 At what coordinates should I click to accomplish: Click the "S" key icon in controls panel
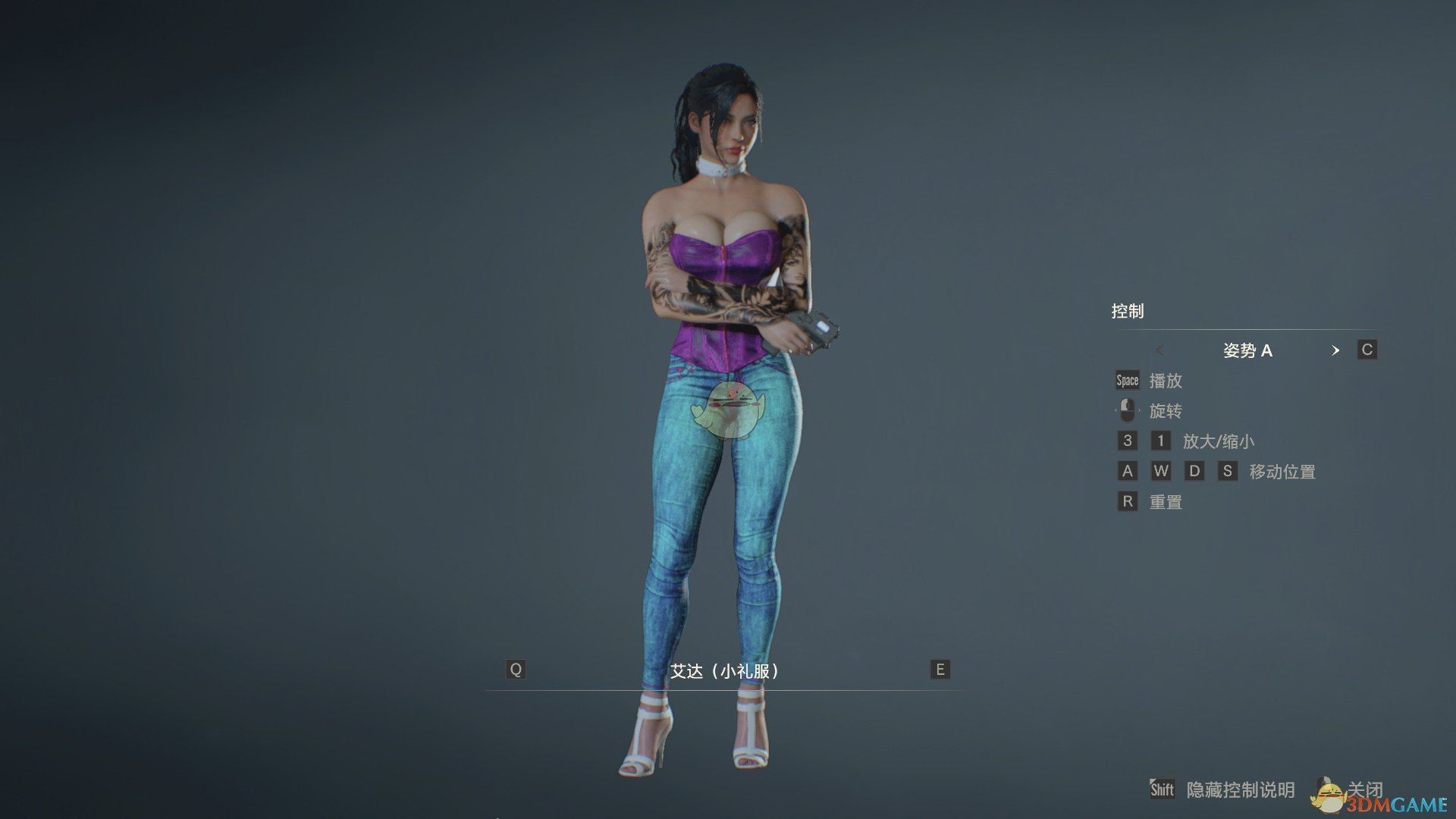(x=1228, y=471)
